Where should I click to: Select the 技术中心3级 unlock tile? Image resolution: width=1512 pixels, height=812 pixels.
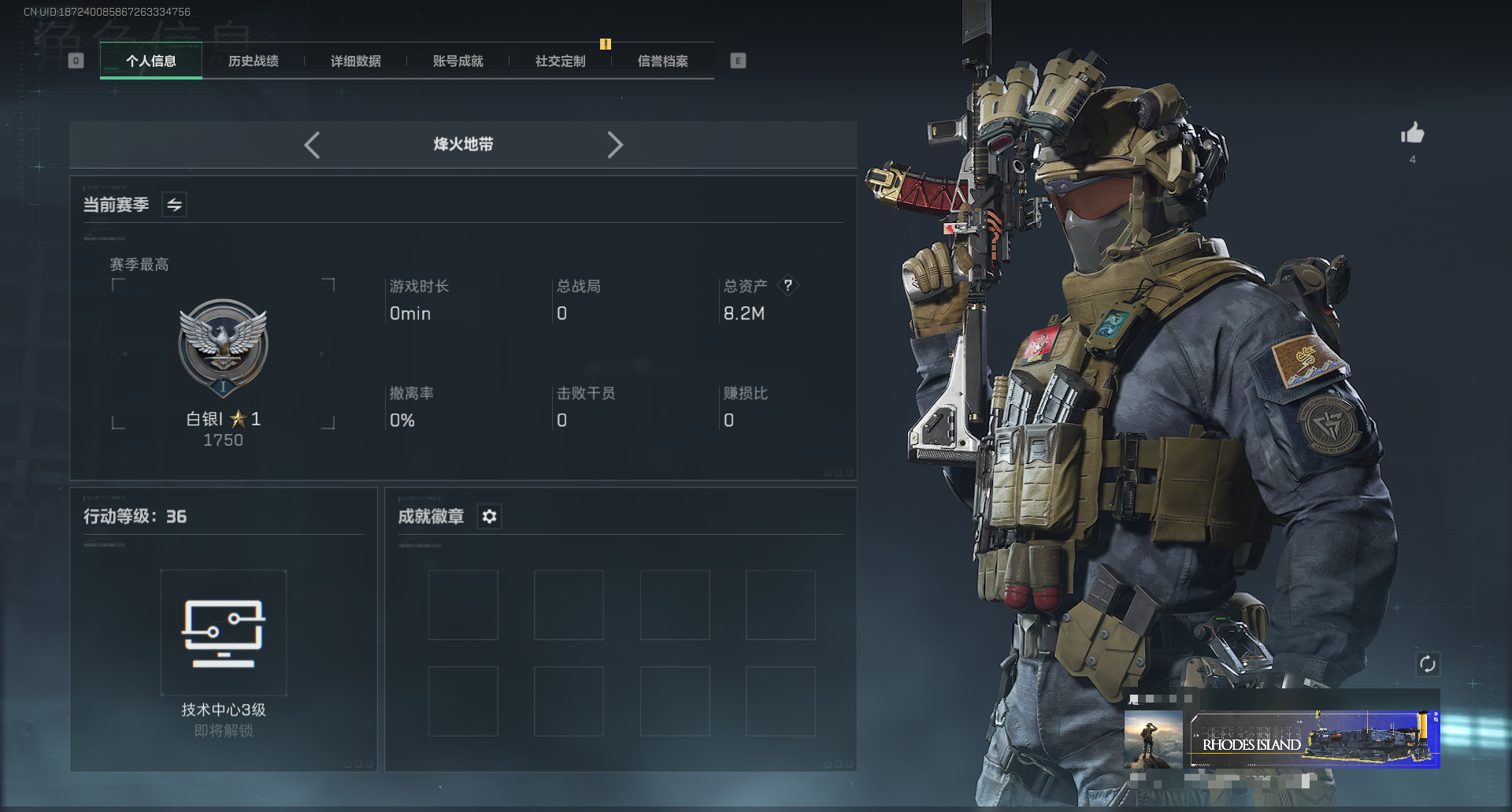coord(224,632)
